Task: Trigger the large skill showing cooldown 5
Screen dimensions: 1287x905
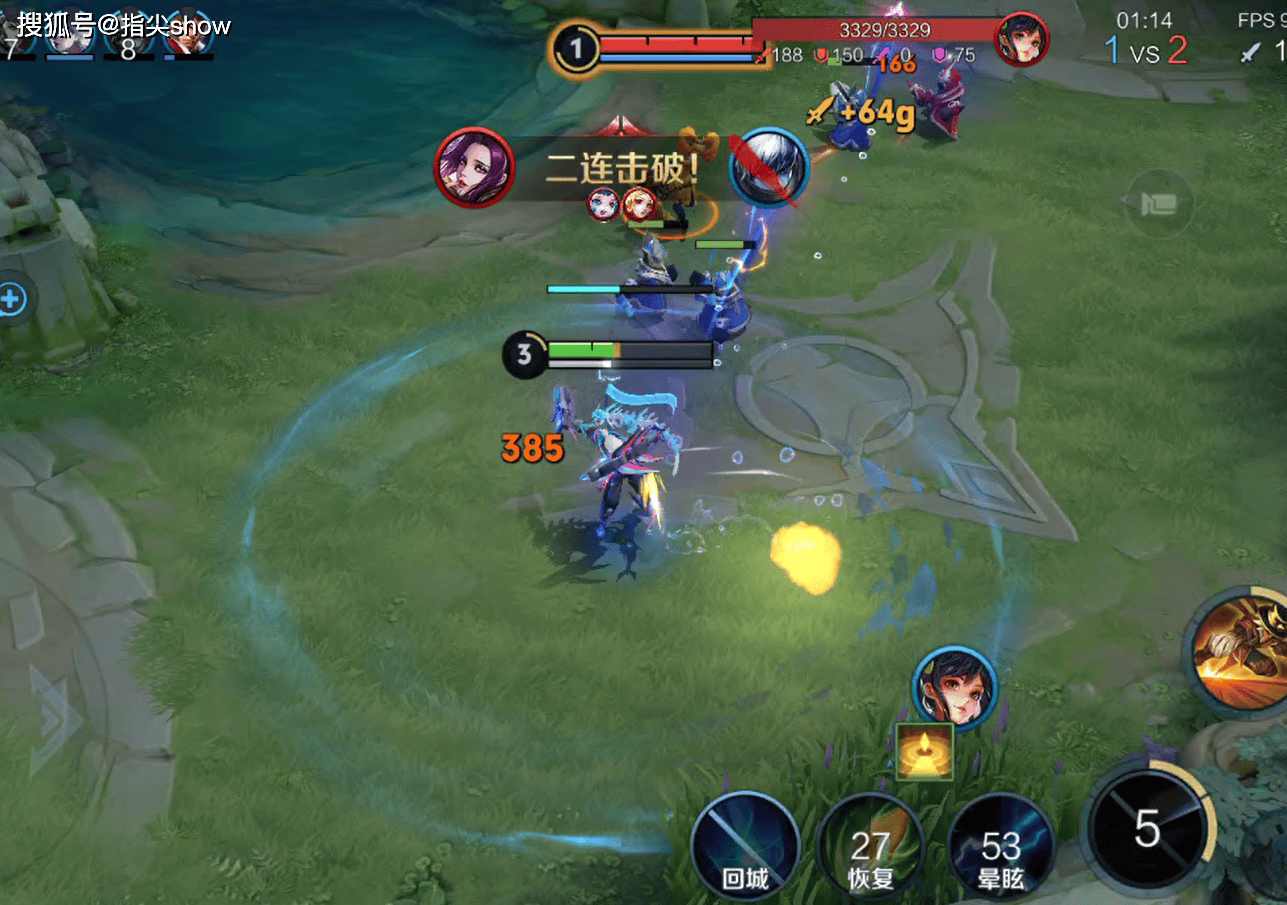Action: point(1148,828)
